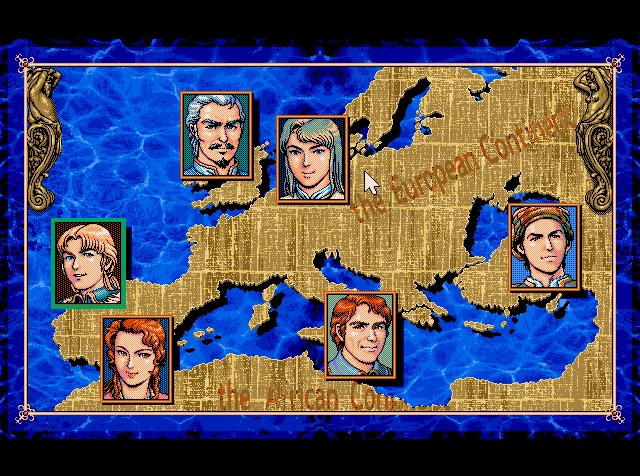Select the red-haired woman portrait
The width and height of the screenshot is (640, 476).
click(137, 359)
